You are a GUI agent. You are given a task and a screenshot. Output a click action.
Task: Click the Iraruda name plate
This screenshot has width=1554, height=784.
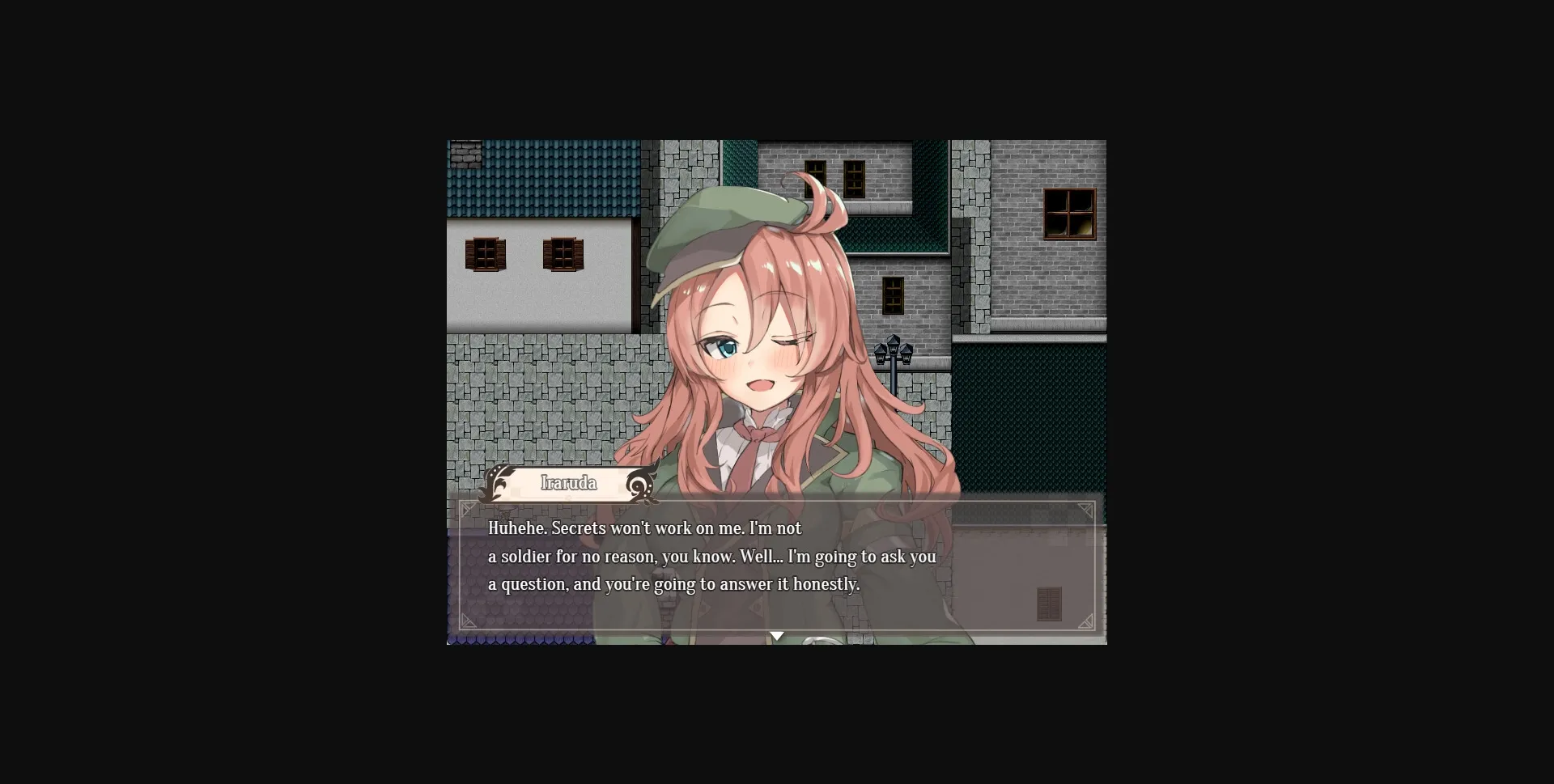pyautogui.click(x=569, y=483)
